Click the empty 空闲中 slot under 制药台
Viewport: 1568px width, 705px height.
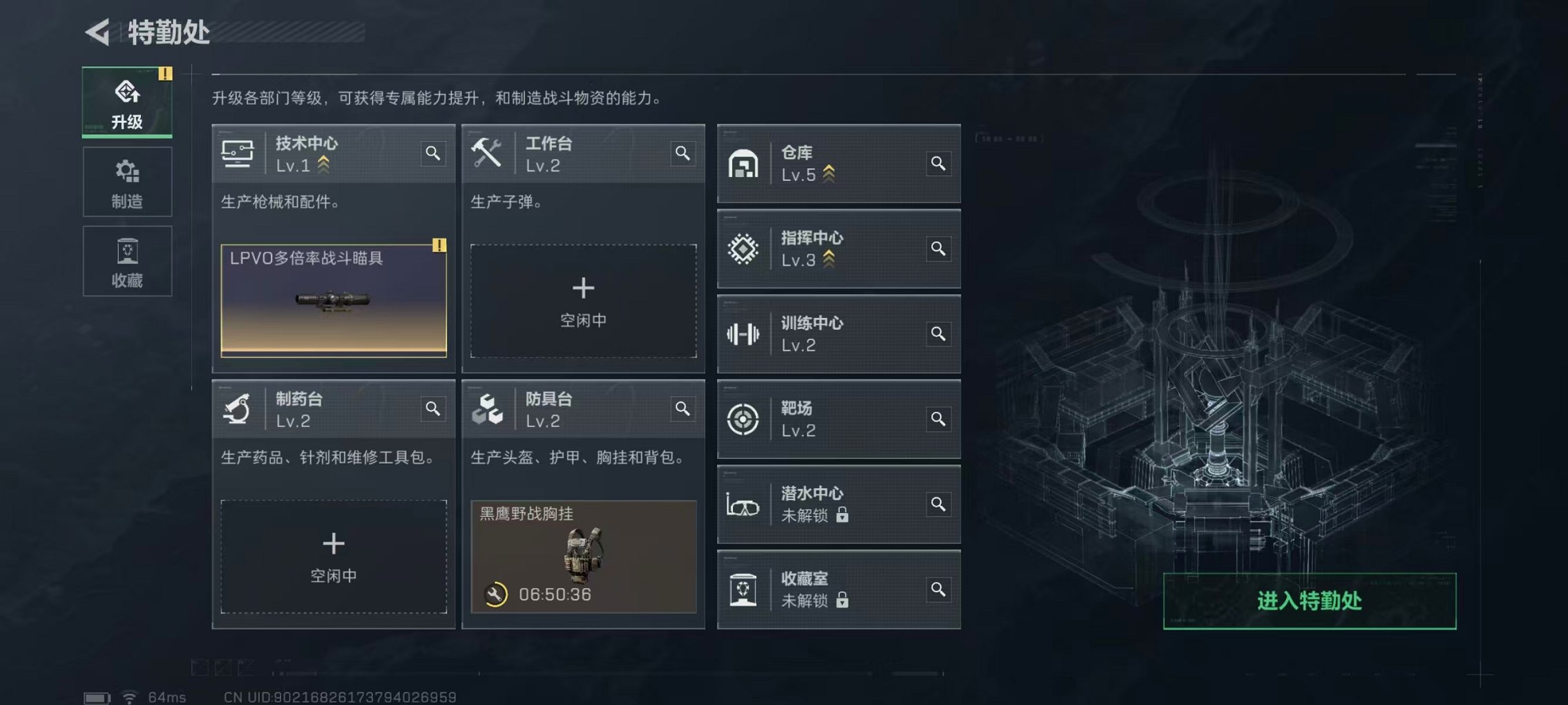point(334,556)
